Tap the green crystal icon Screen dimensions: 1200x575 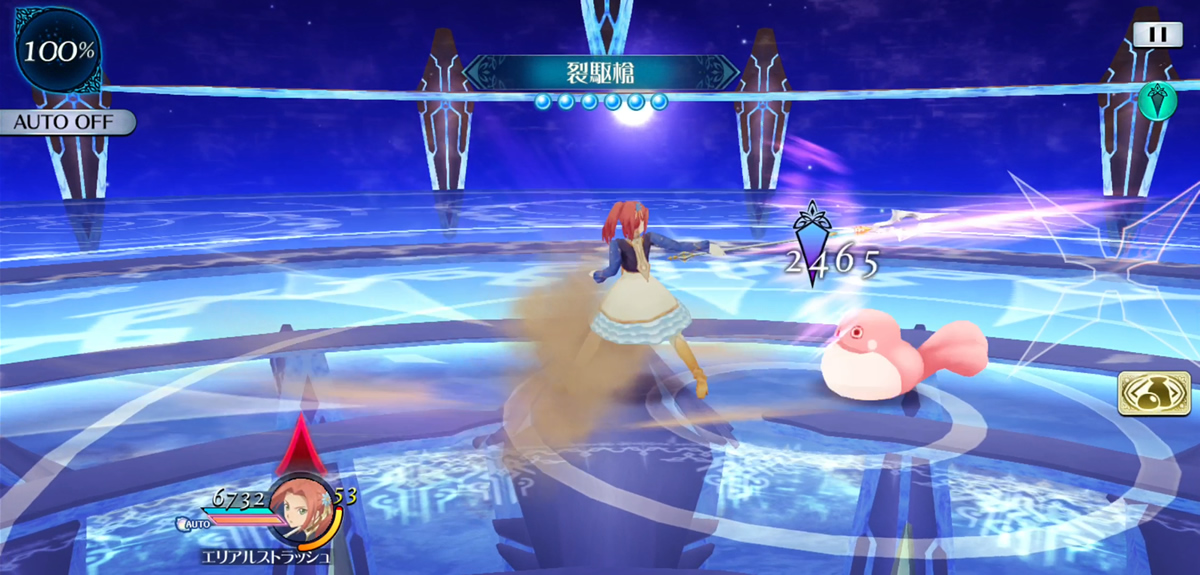[1157, 100]
